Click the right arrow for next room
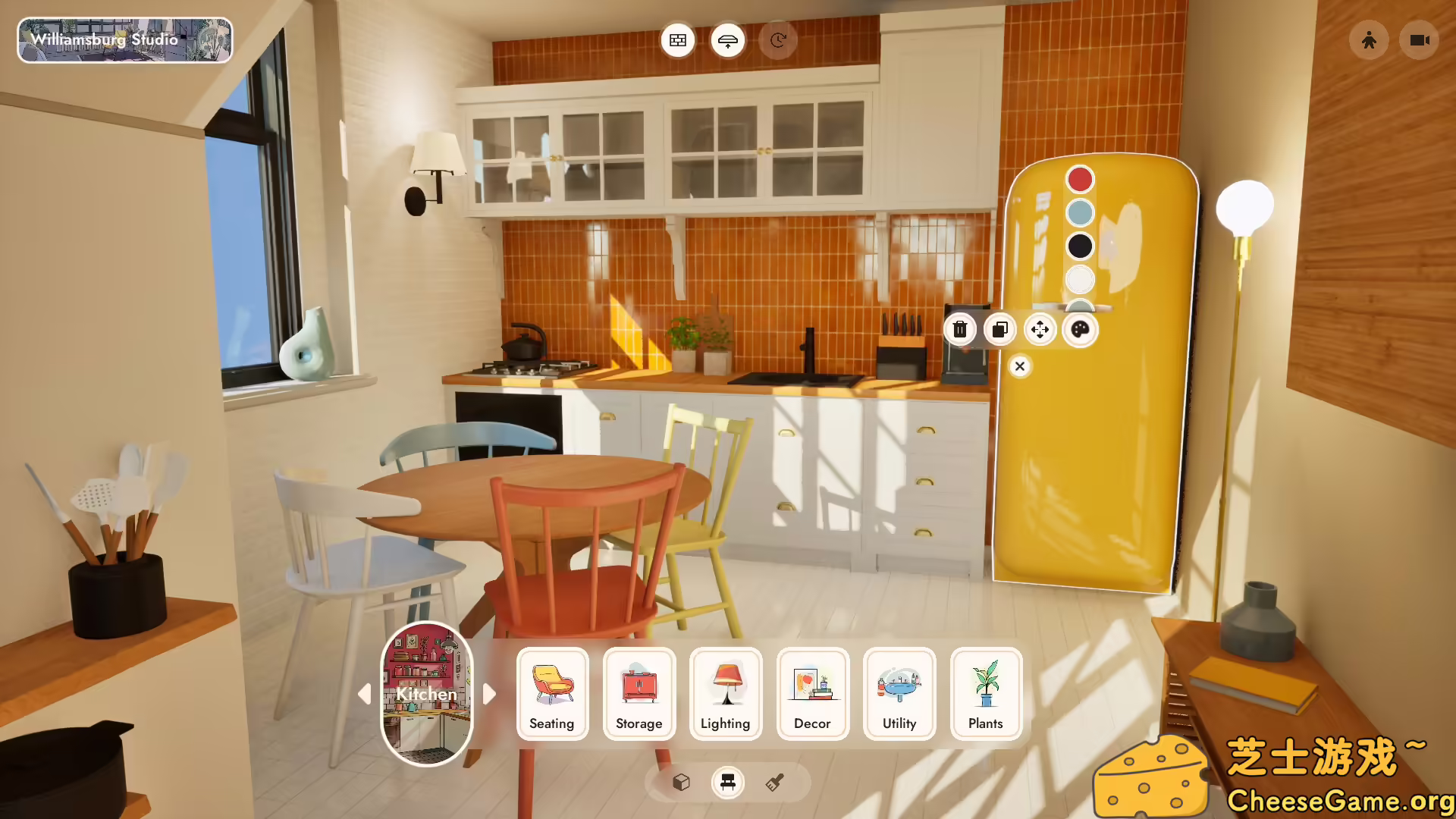This screenshot has height=819, width=1456. coord(489,695)
